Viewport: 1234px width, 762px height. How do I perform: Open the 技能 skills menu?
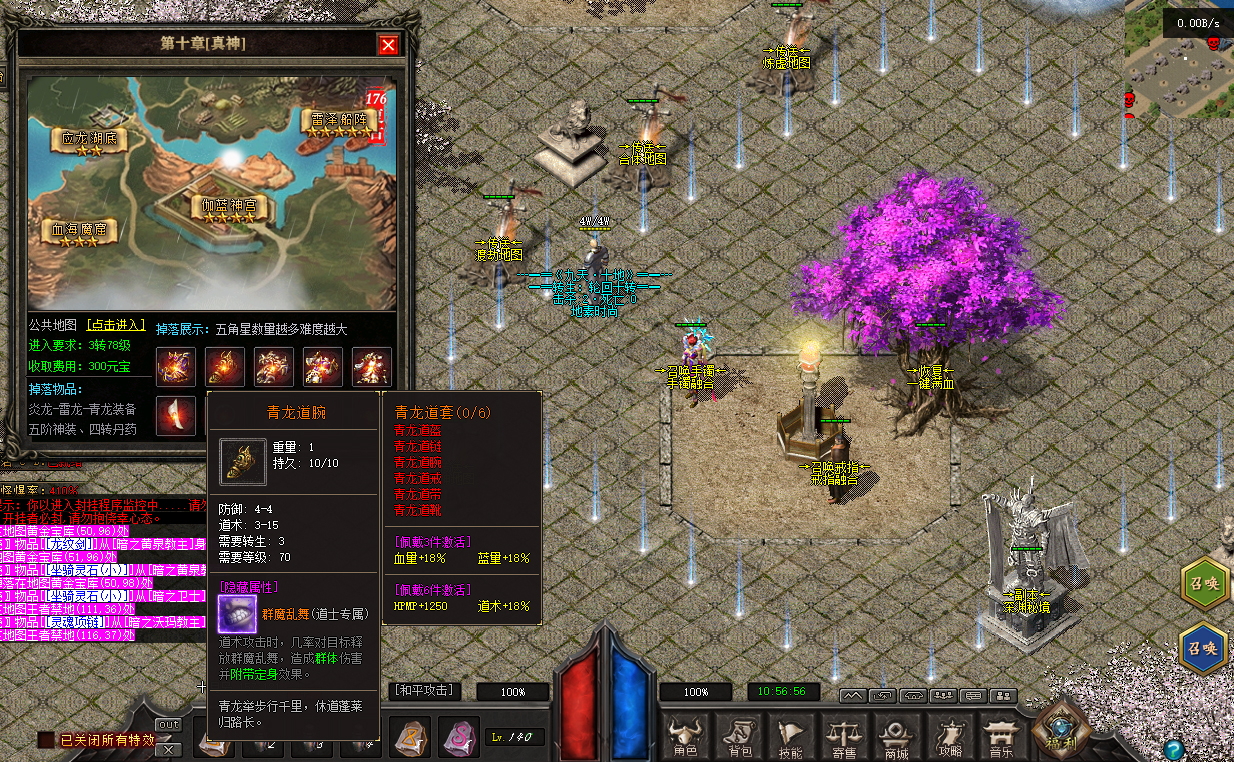coord(791,738)
